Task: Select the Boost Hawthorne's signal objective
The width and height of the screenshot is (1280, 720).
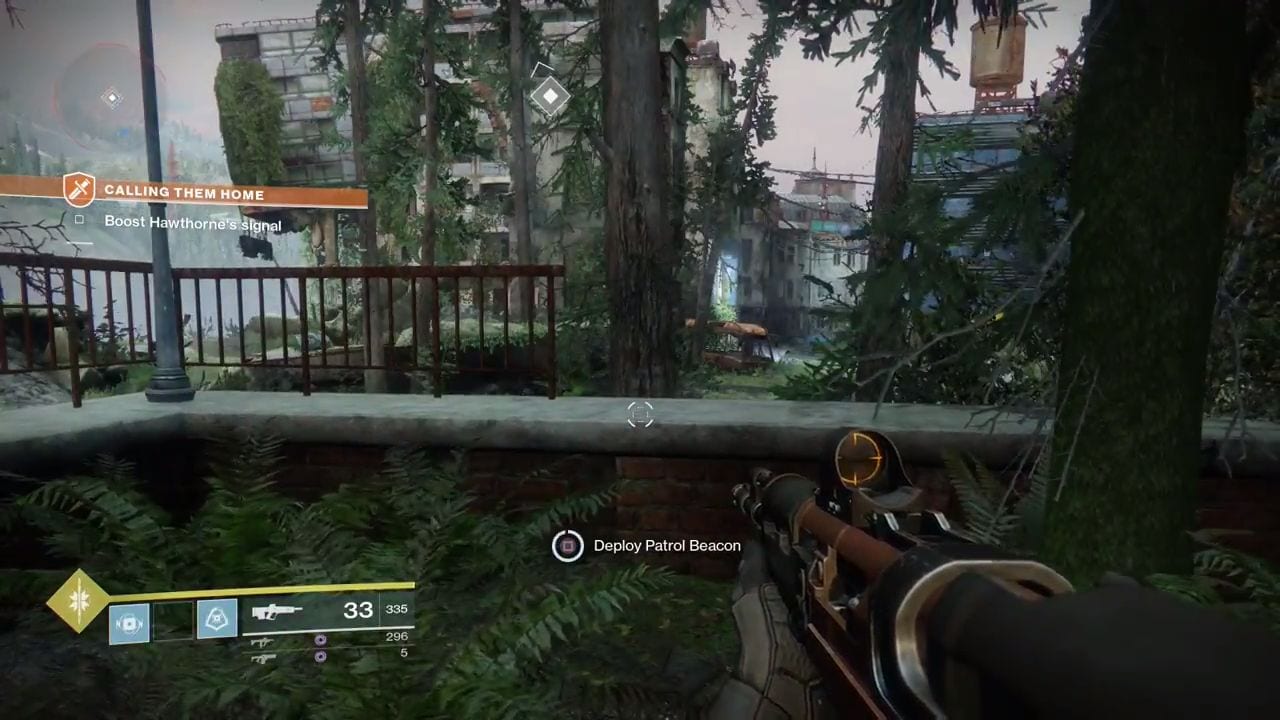Action: 192,222
